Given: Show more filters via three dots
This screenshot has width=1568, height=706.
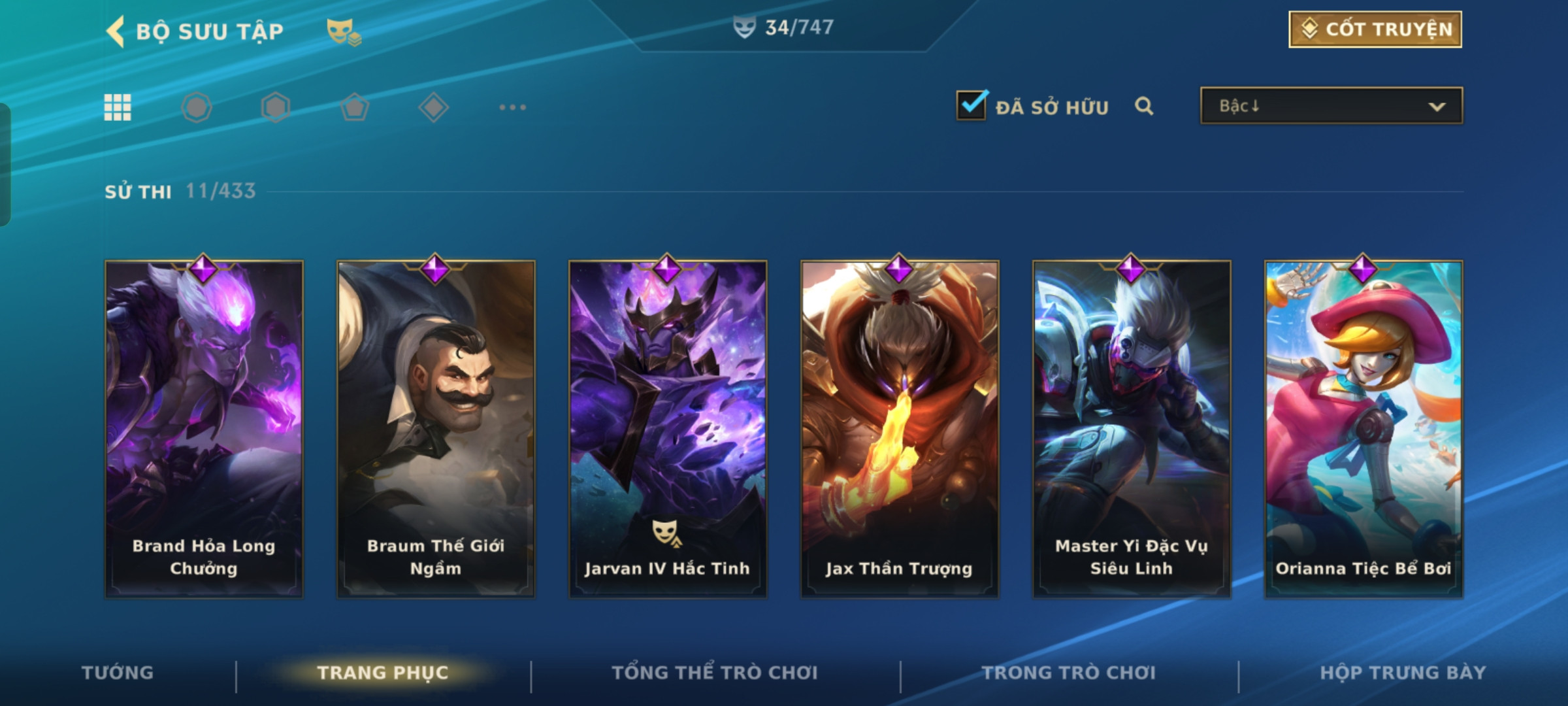Looking at the screenshot, I should 512,107.
